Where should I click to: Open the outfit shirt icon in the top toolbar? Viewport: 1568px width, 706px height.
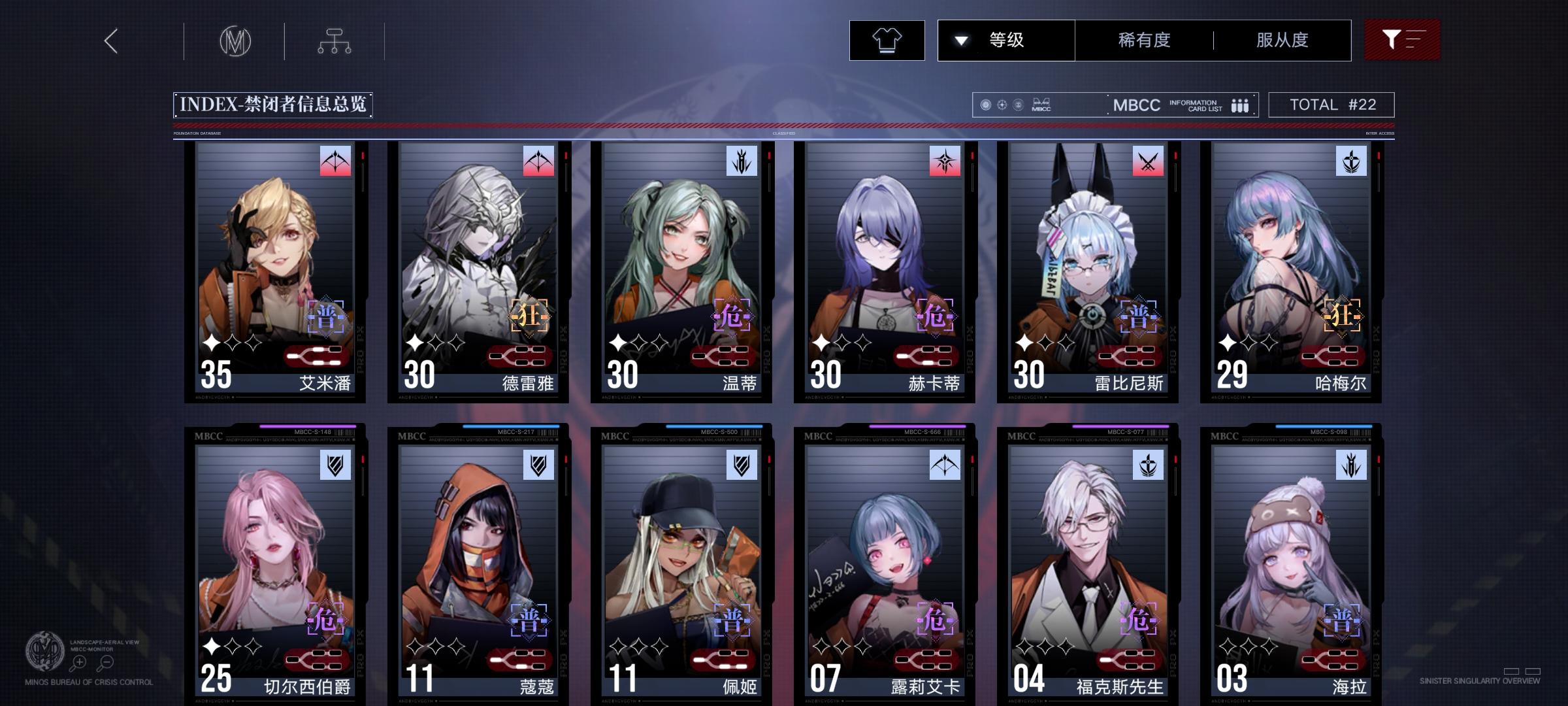(x=887, y=40)
